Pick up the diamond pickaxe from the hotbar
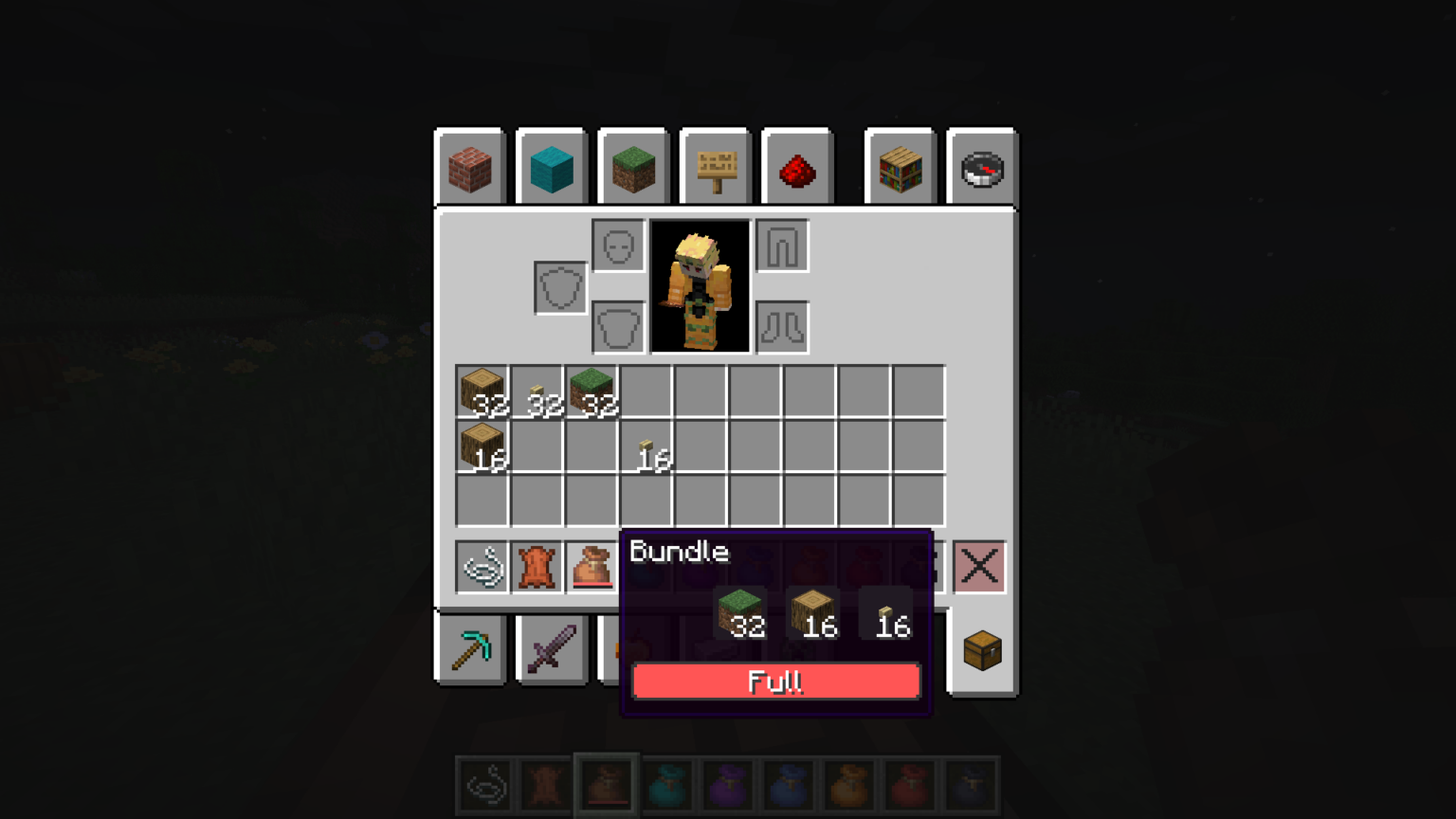 (x=470, y=650)
